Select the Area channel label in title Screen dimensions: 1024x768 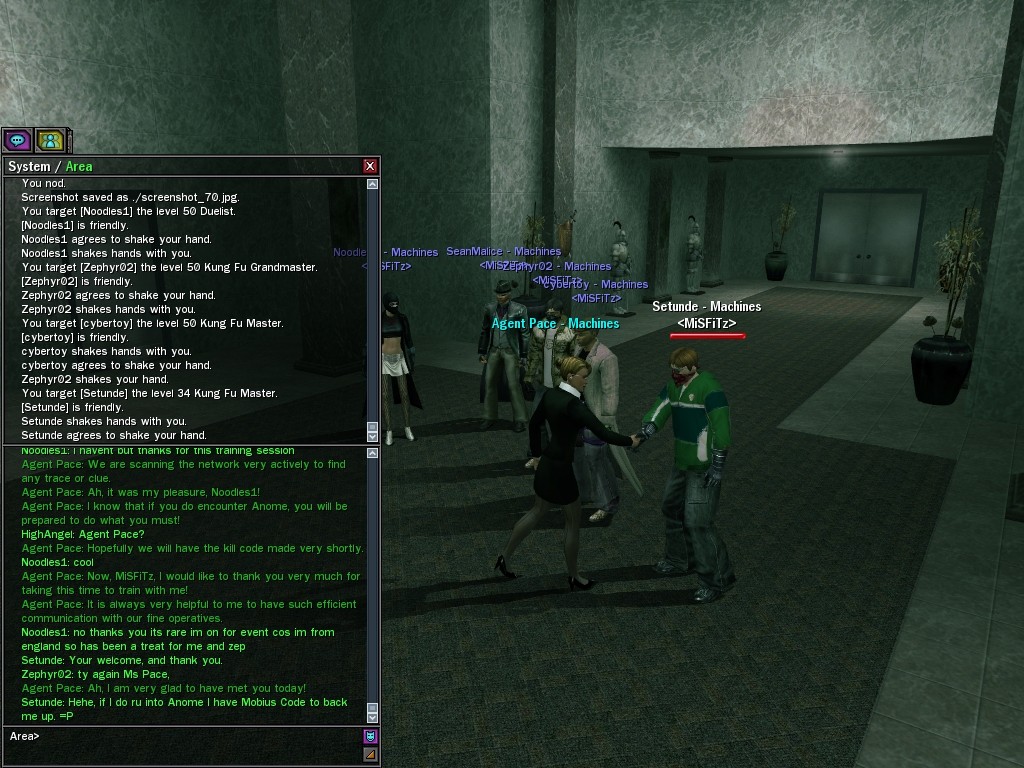click(x=78, y=167)
